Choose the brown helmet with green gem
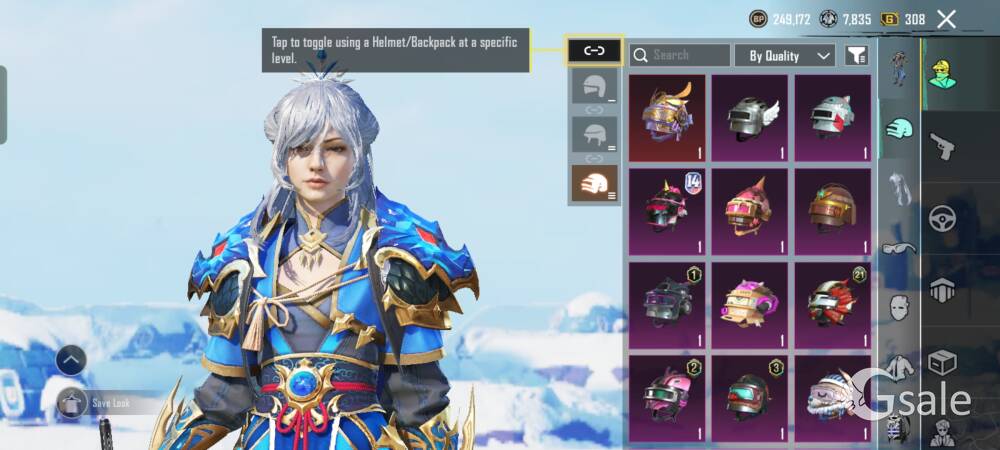The height and width of the screenshot is (450, 1000). 833,211
